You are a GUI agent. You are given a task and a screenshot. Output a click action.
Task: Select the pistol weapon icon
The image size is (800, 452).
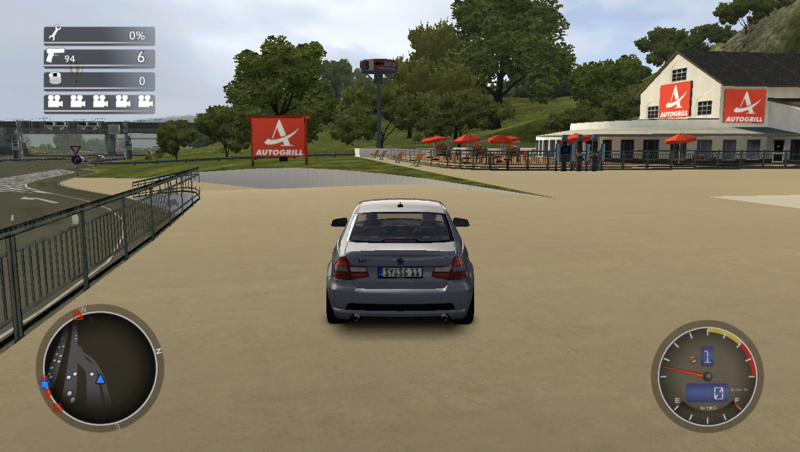pos(53,57)
